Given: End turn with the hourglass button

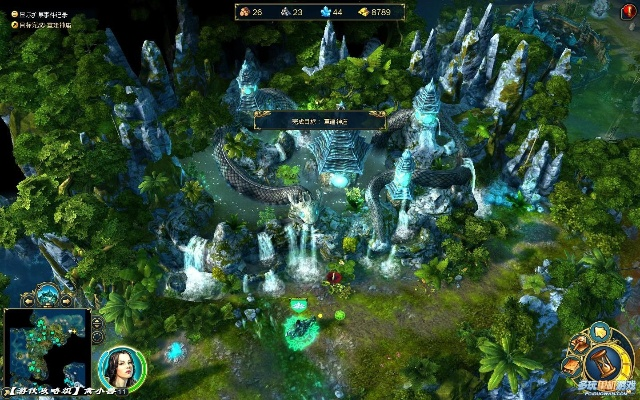Looking at the screenshot, I should (x=602, y=363).
